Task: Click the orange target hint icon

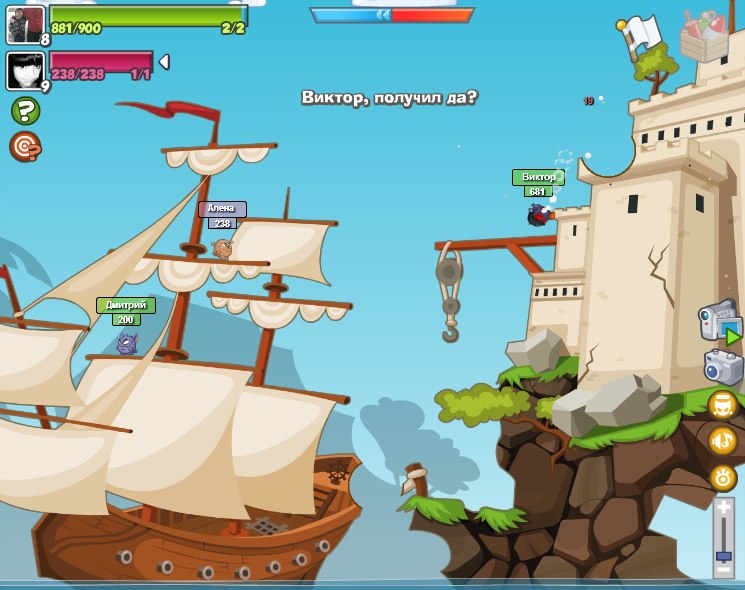Action: 25,146
